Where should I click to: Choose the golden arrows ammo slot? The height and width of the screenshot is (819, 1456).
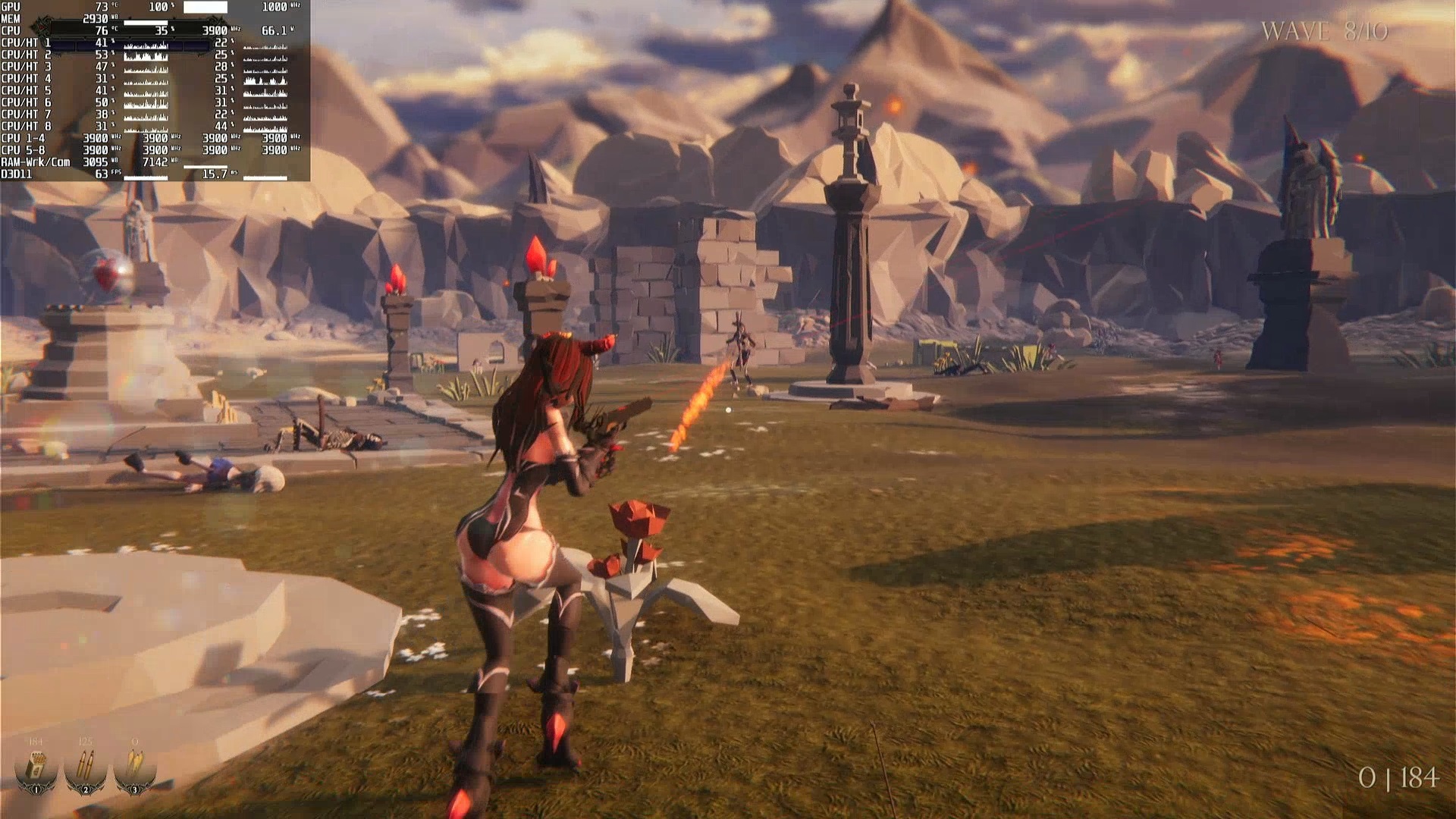[x=134, y=767]
